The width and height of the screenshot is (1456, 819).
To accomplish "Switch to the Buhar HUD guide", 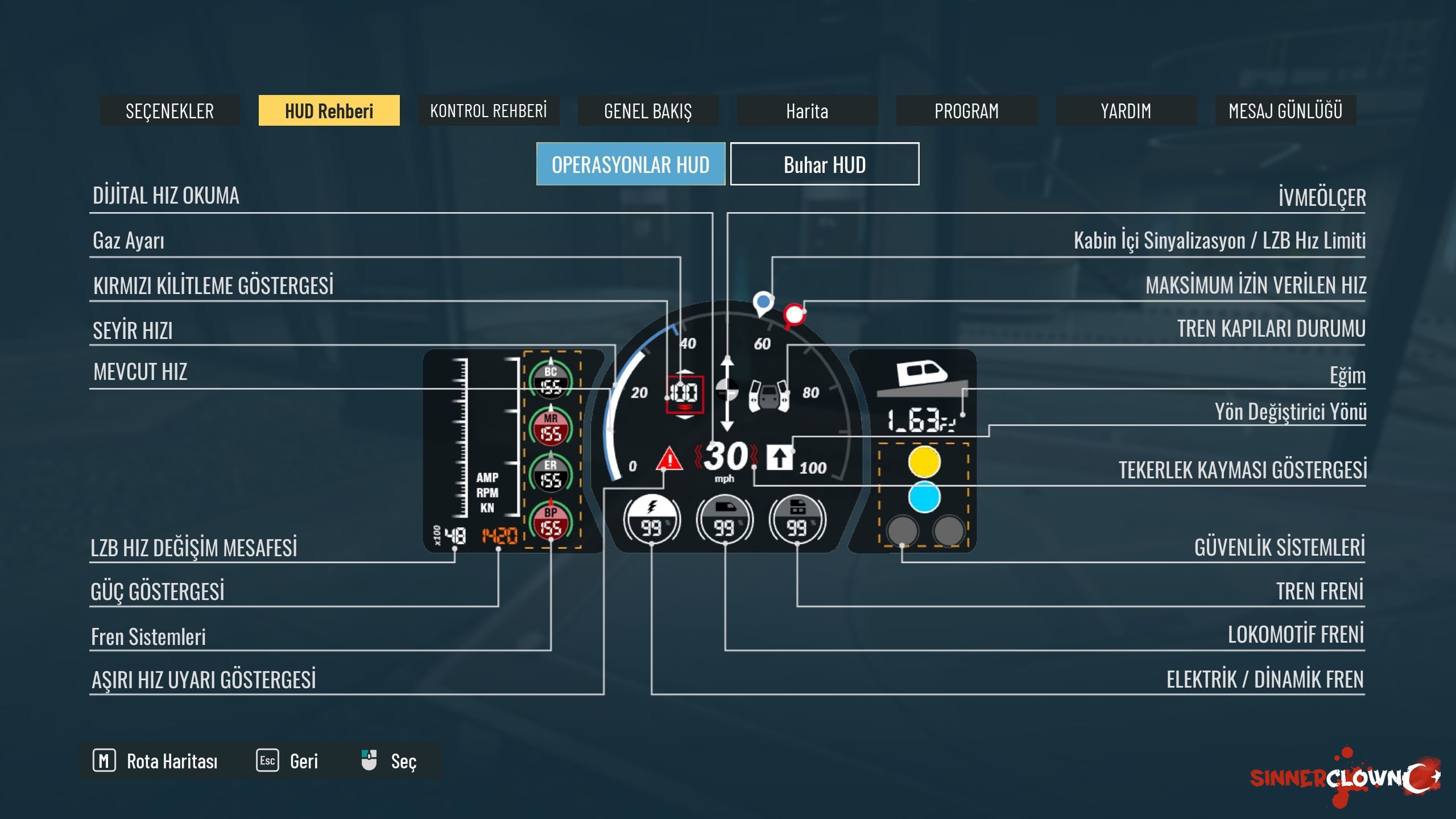I will [x=825, y=164].
